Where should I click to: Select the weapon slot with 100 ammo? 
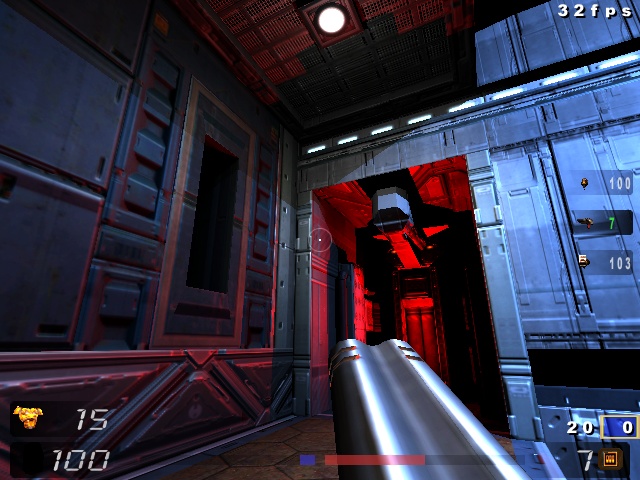(x=606, y=184)
